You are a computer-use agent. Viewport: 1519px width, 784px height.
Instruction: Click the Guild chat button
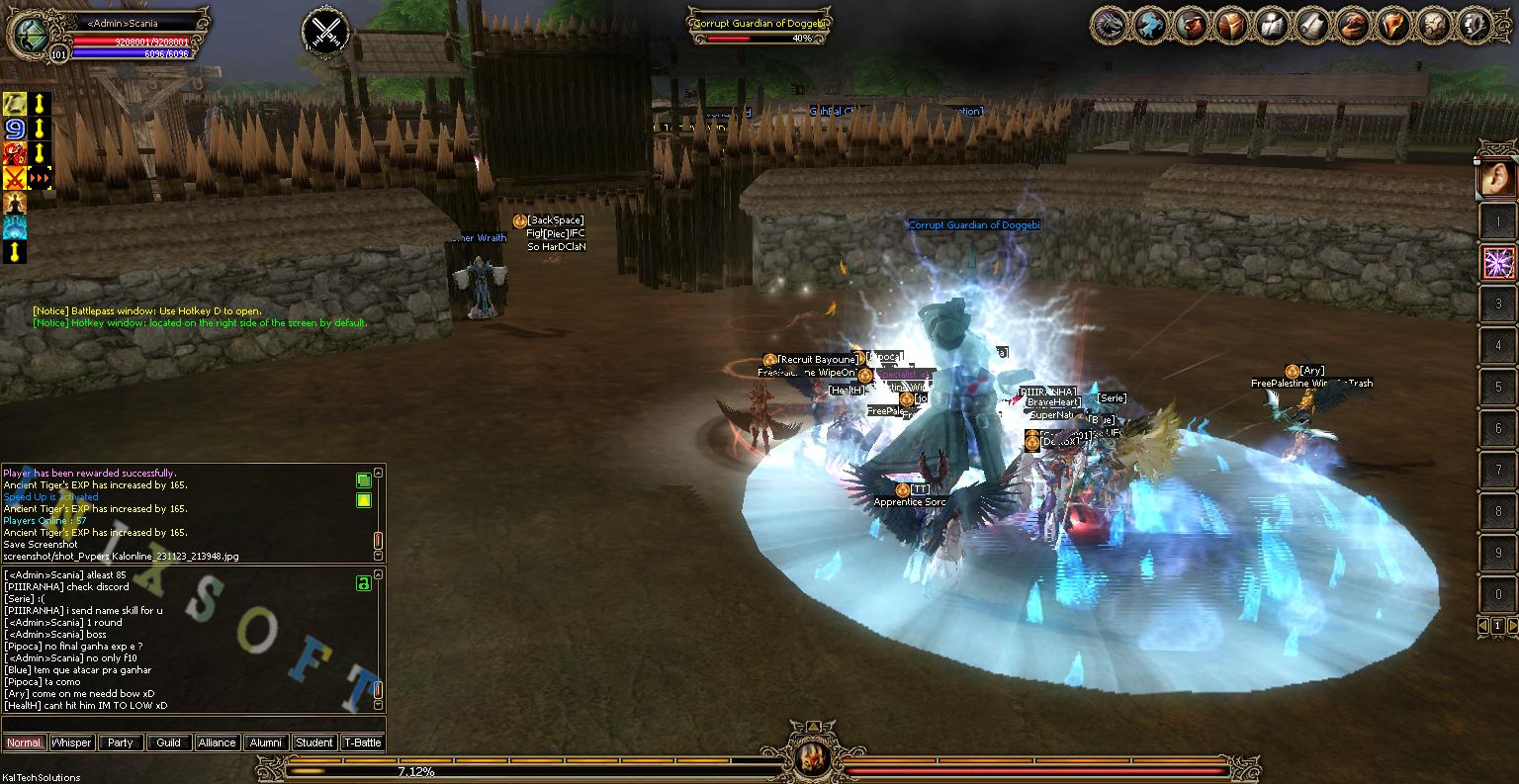168,742
